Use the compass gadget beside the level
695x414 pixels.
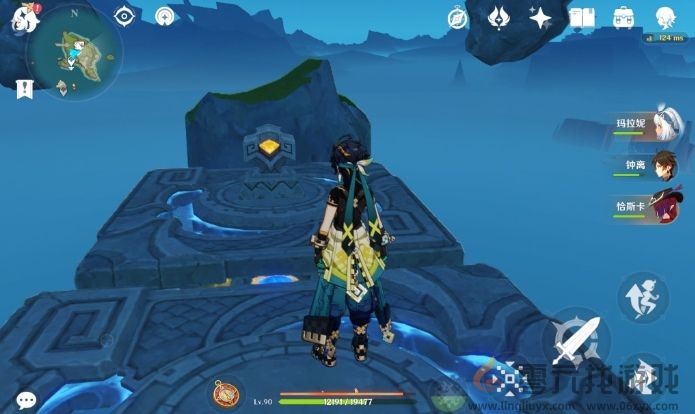pyautogui.click(x=227, y=392)
